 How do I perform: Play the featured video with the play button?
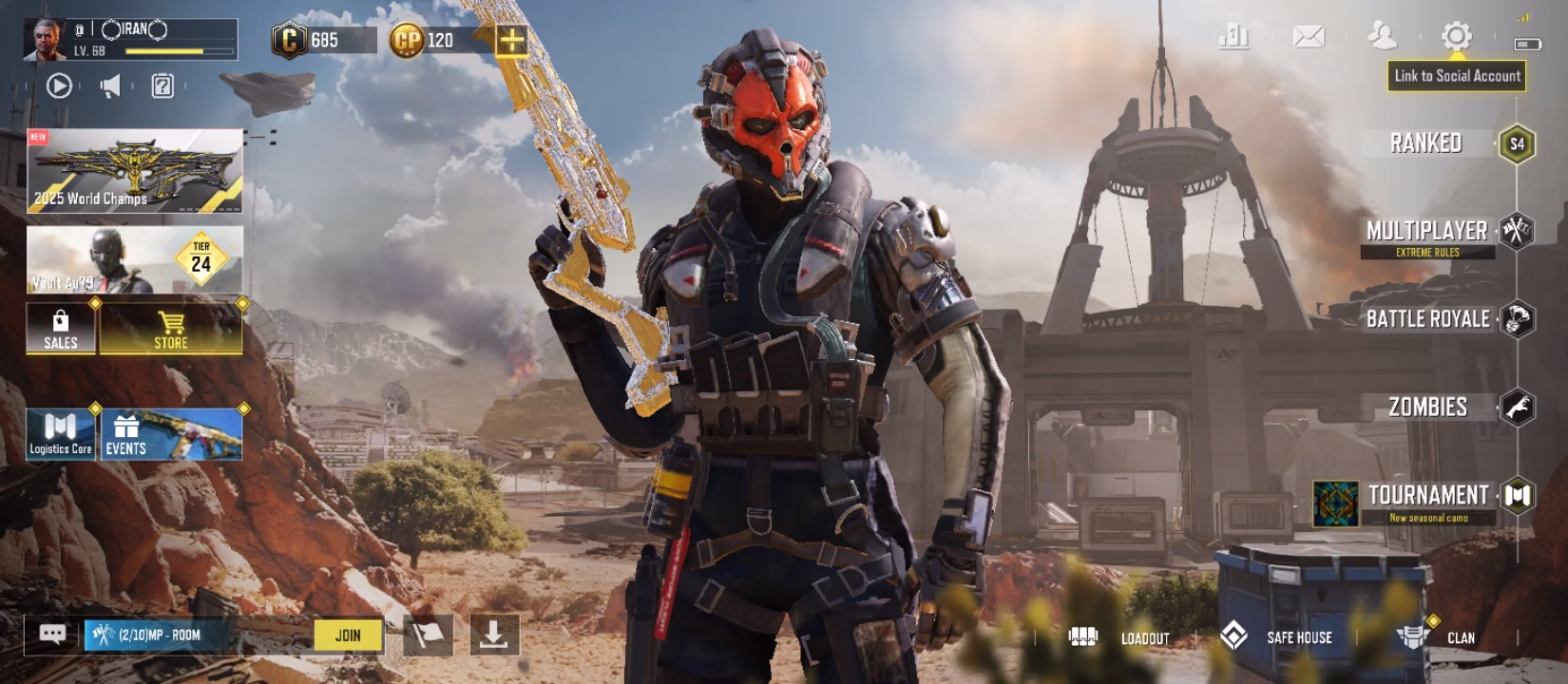(x=59, y=85)
